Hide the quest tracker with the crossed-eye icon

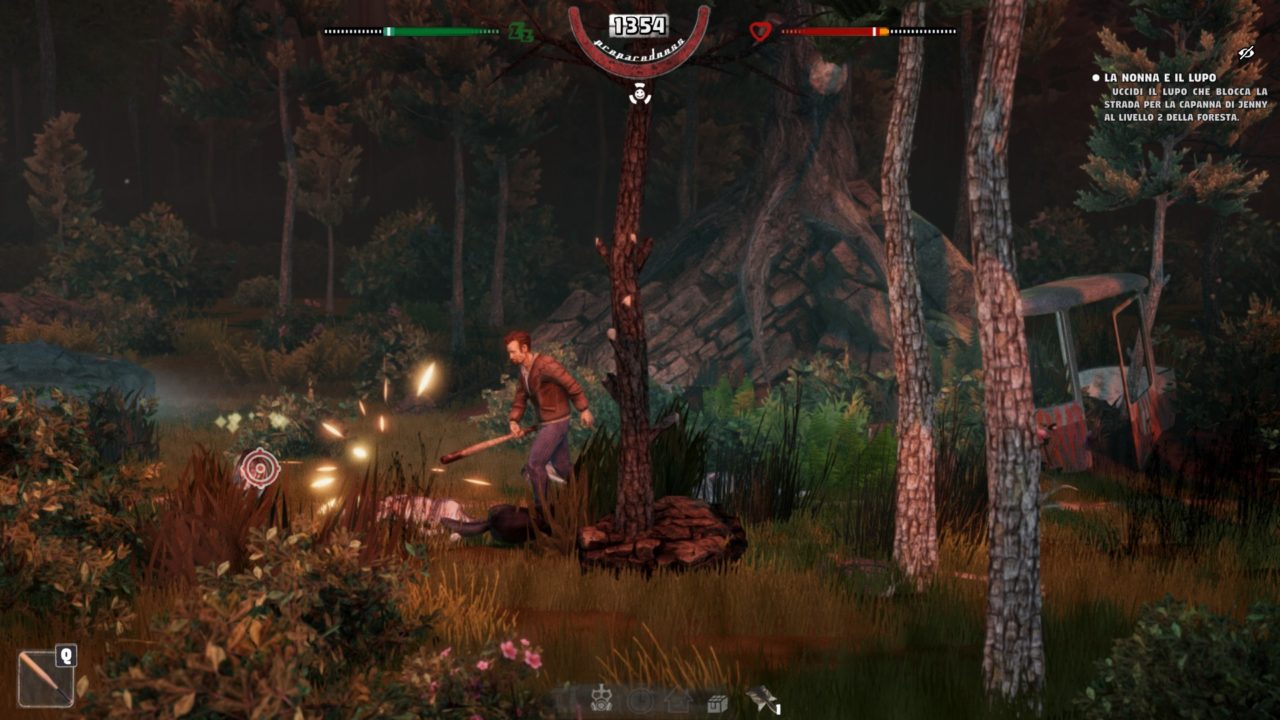pos(1246,53)
